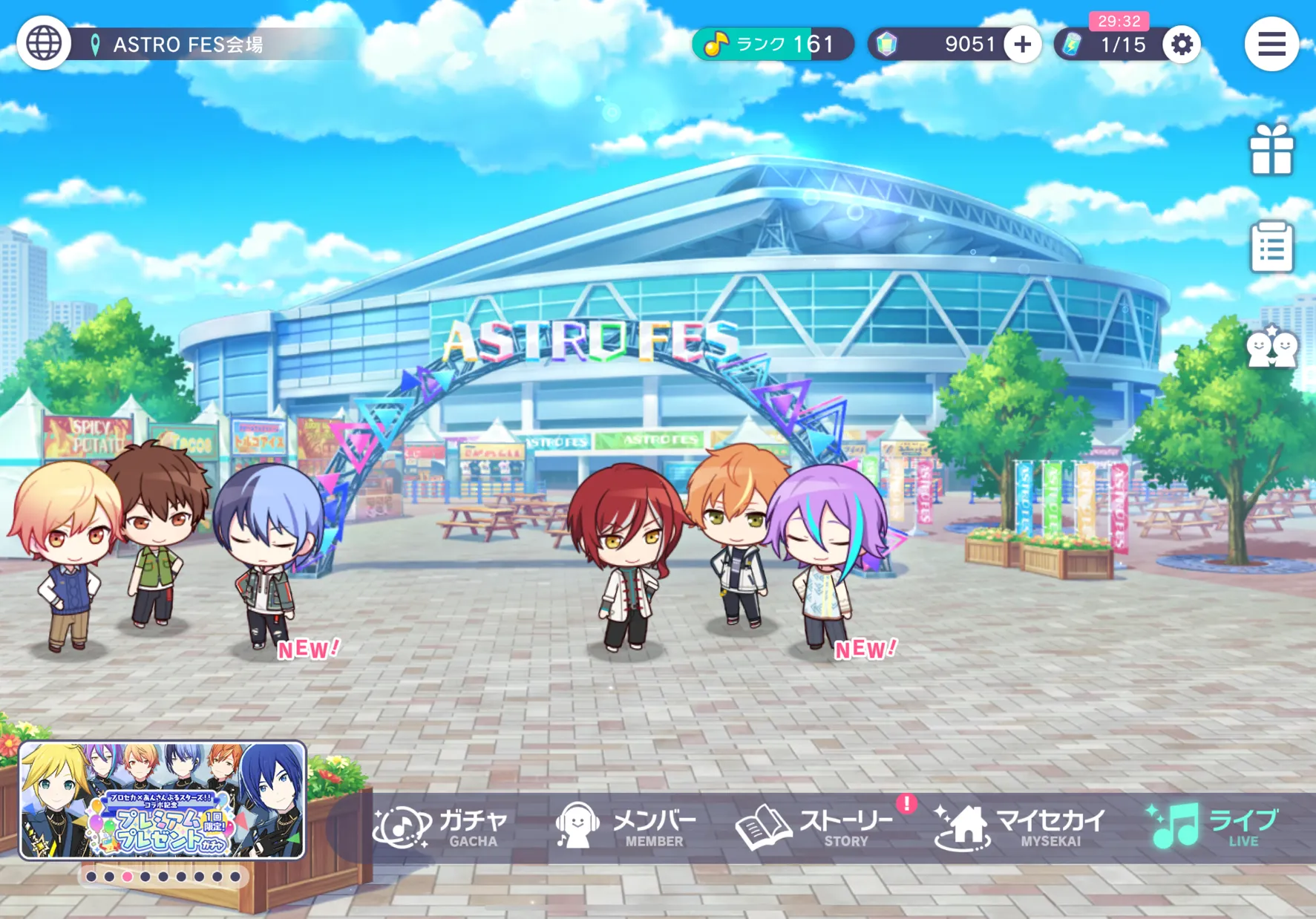1316x919 pixels.
Task: Go to the Member menu
Action: [627, 827]
